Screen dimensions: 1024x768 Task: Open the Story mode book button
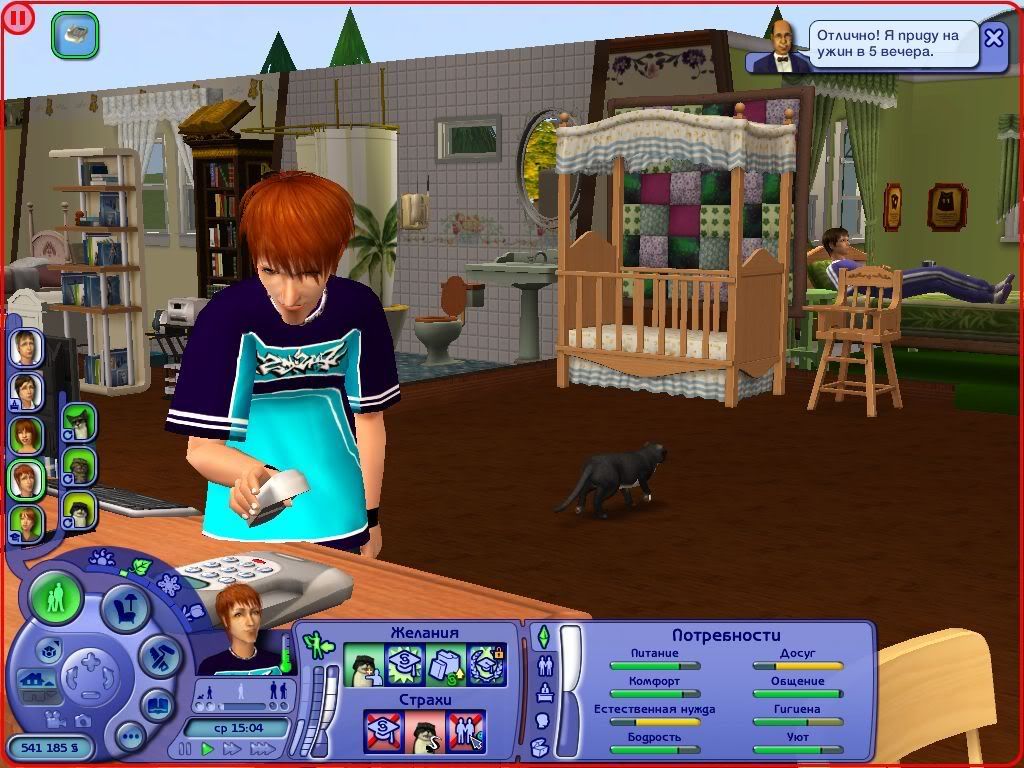[x=158, y=704]
